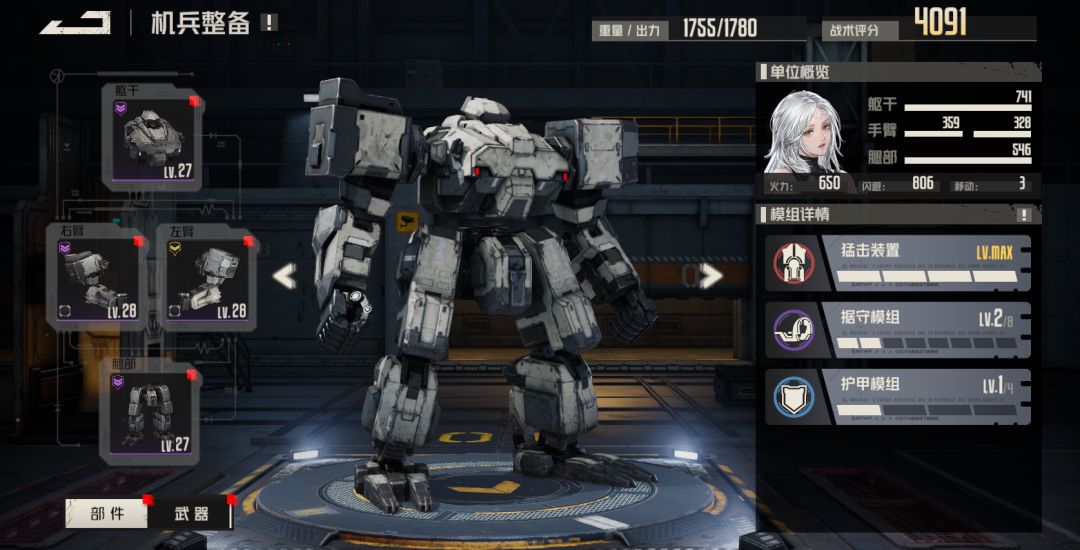Select the 躯干 torso part slot

coord(151,137)
